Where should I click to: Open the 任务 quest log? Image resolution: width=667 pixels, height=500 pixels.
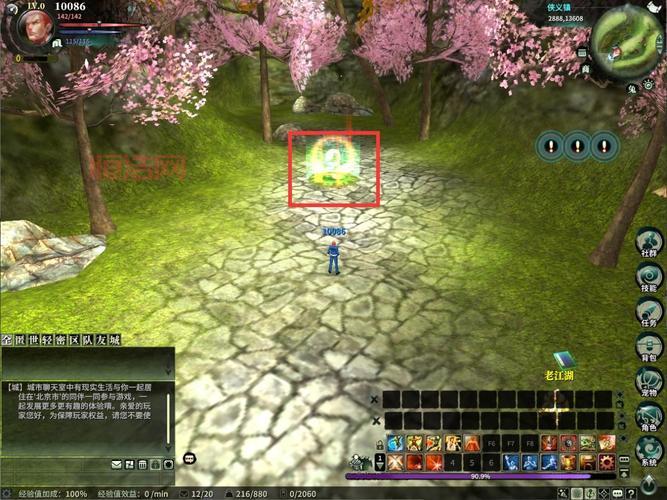pos(648,313)
